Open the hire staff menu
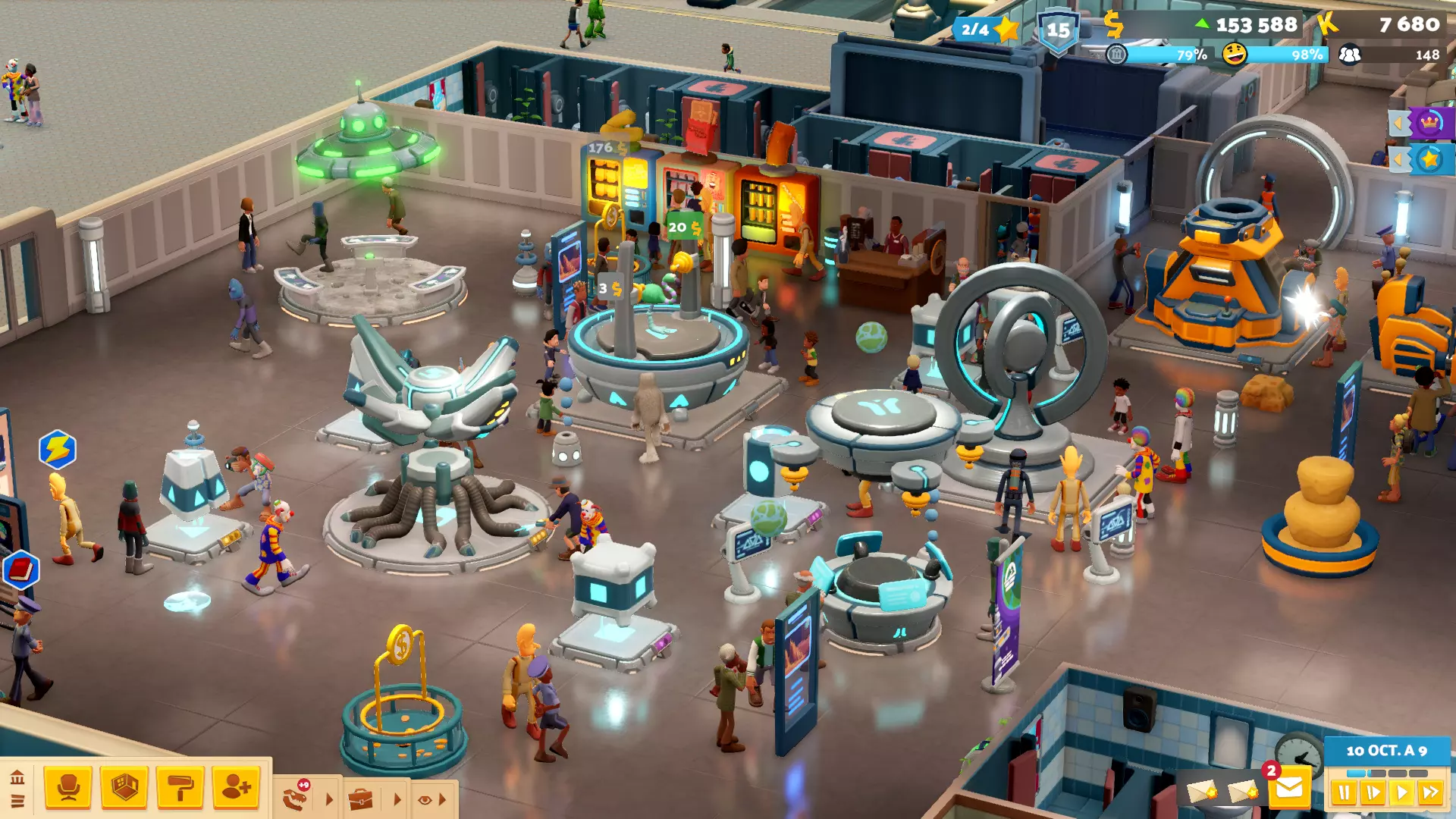 [236, 788]
